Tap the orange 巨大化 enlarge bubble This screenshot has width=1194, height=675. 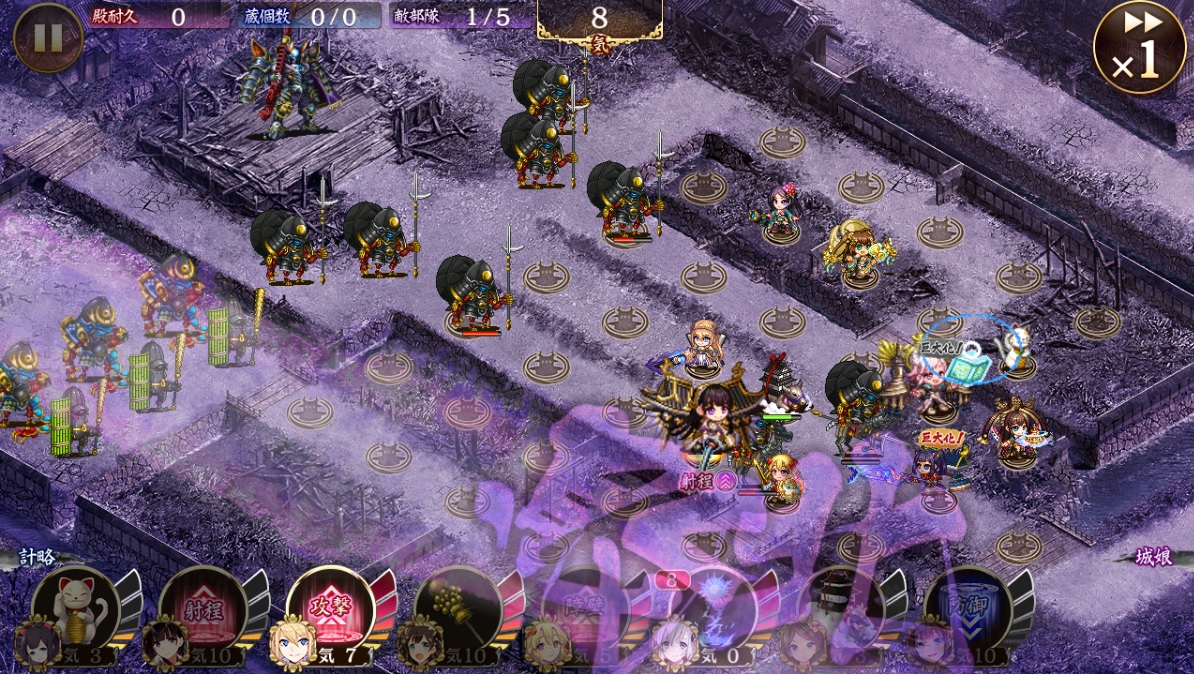(x=940, y=439)
